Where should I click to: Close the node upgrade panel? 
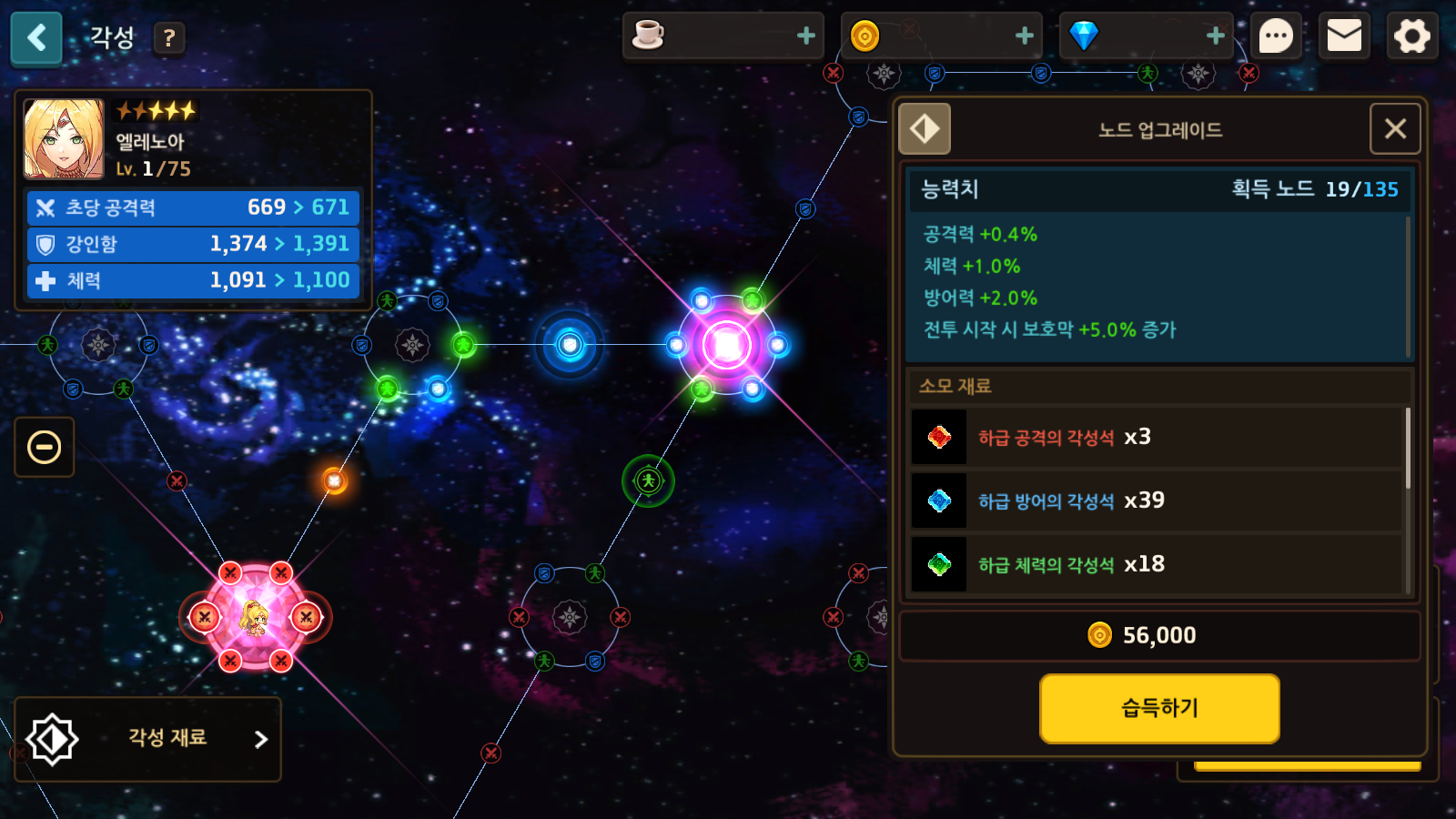(x=1395, y=129)
